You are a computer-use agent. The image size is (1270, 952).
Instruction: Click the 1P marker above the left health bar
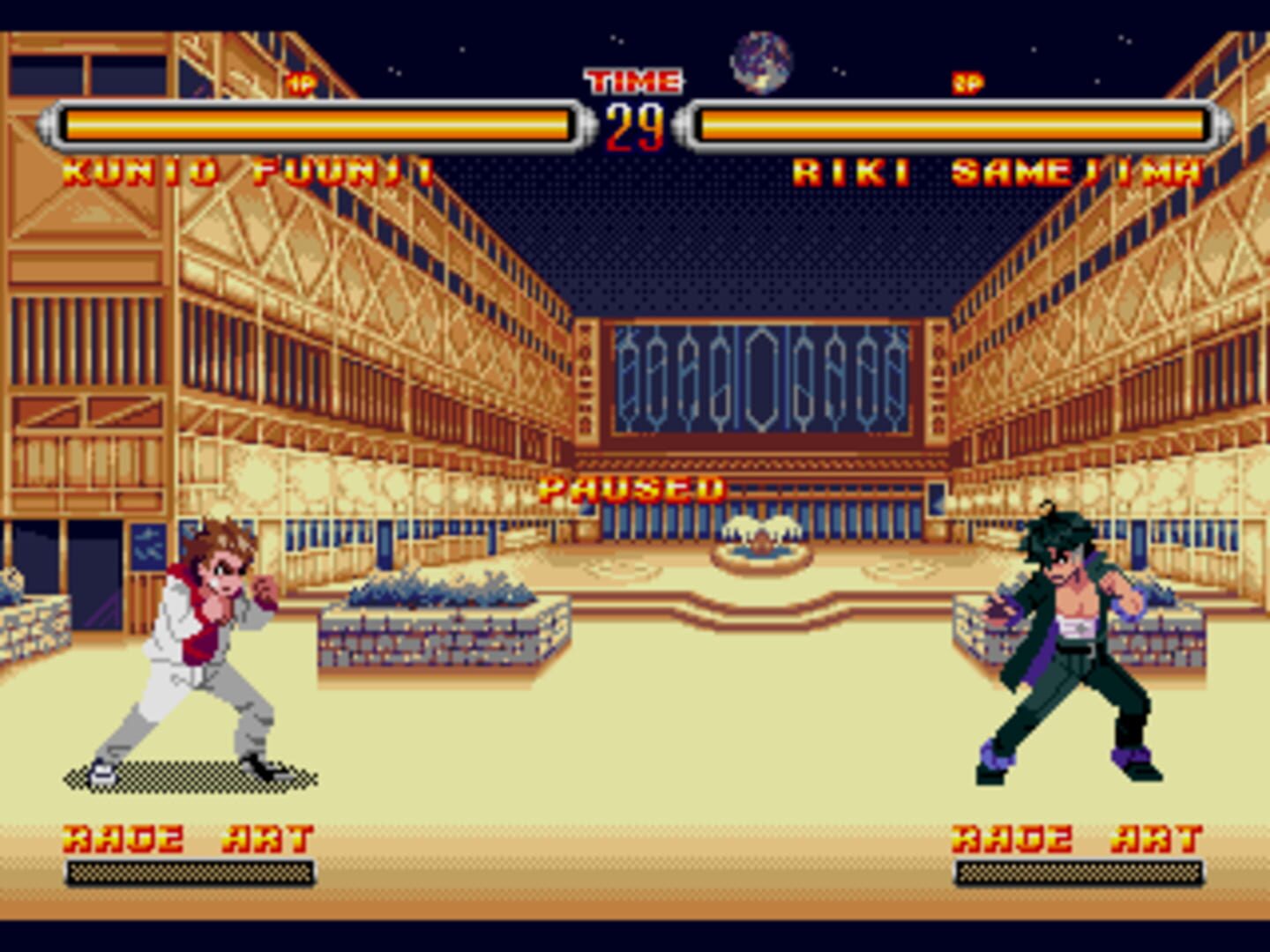[301, 82]
